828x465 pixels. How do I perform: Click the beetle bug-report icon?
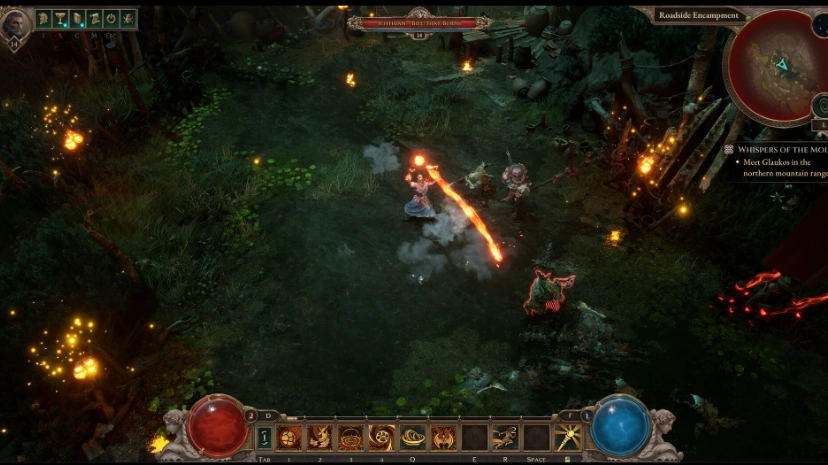[127, 18]
